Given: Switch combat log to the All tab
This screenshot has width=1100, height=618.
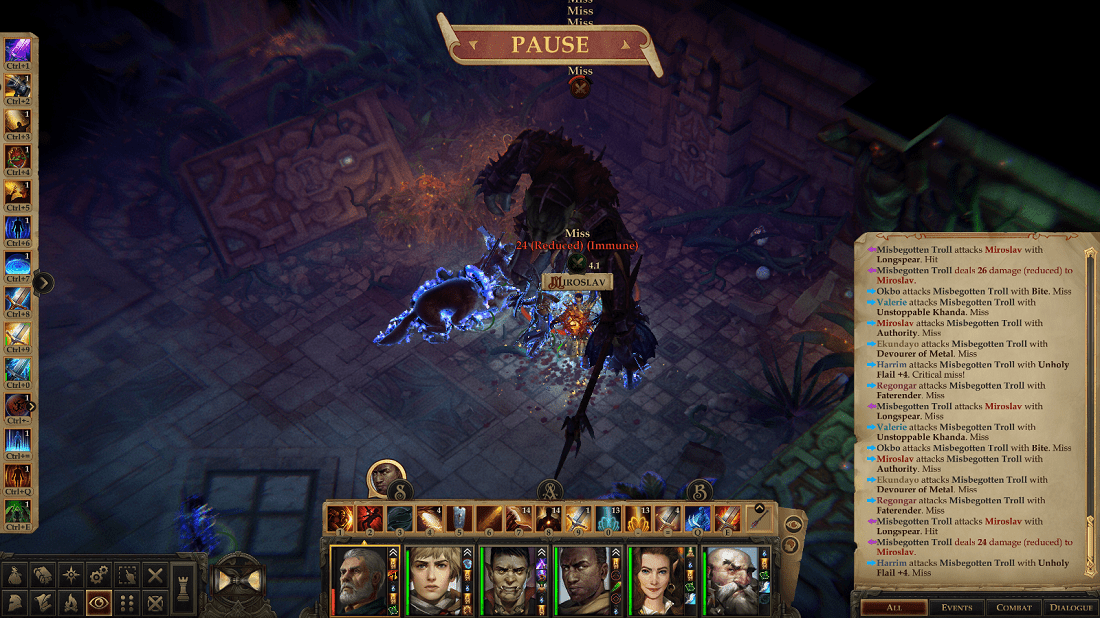Looking at the screenshot, I should (x=893, y=607).
